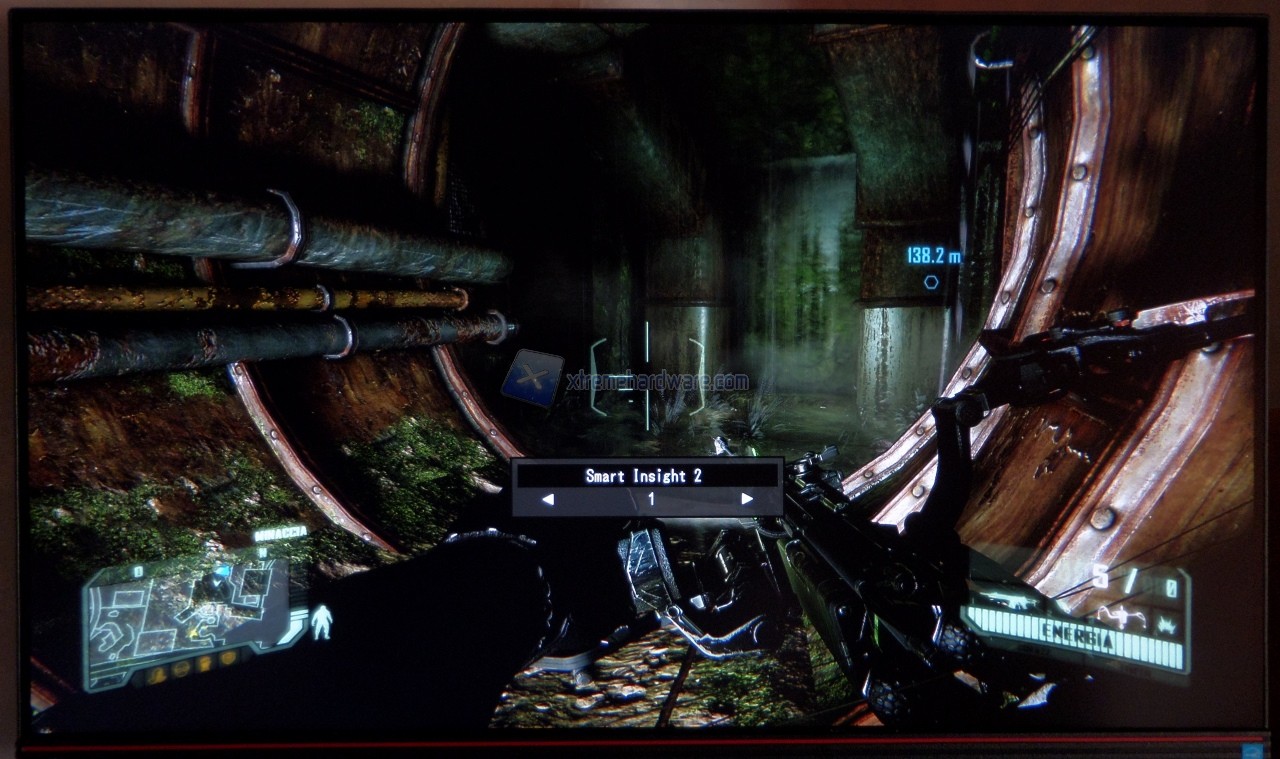This screenshot has width=1280, height=759.
Task: Increase Smart Insight with the right arrow
Action: pyautogui.click(x=747, y=499)
